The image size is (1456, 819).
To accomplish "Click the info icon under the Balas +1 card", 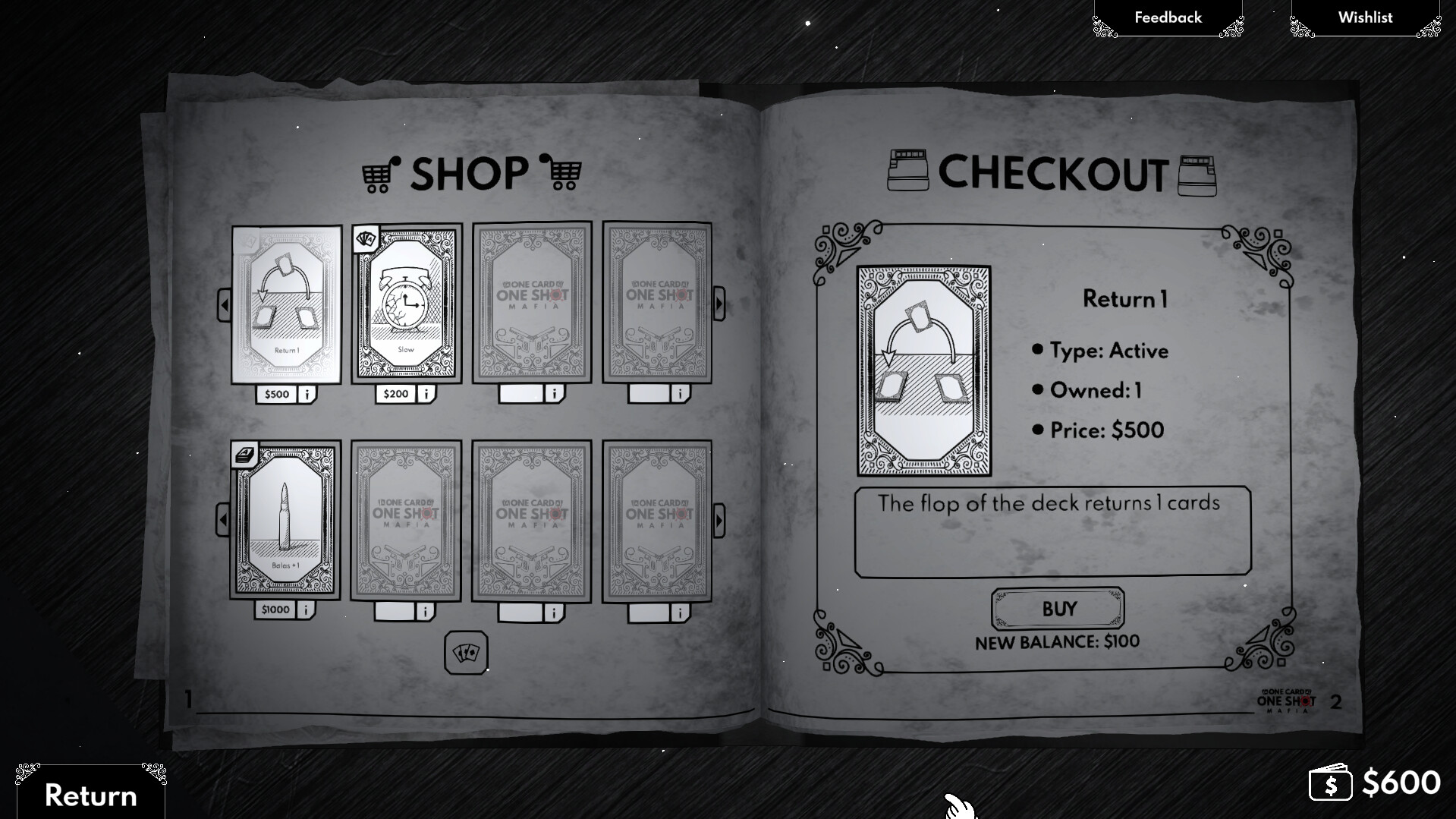I will click(307, 608).
